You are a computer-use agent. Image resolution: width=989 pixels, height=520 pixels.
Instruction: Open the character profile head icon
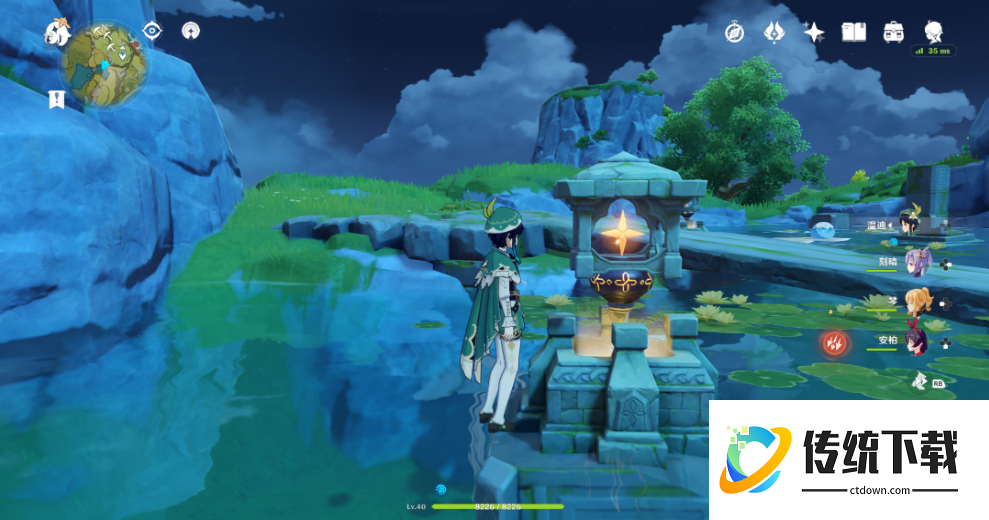933,30
